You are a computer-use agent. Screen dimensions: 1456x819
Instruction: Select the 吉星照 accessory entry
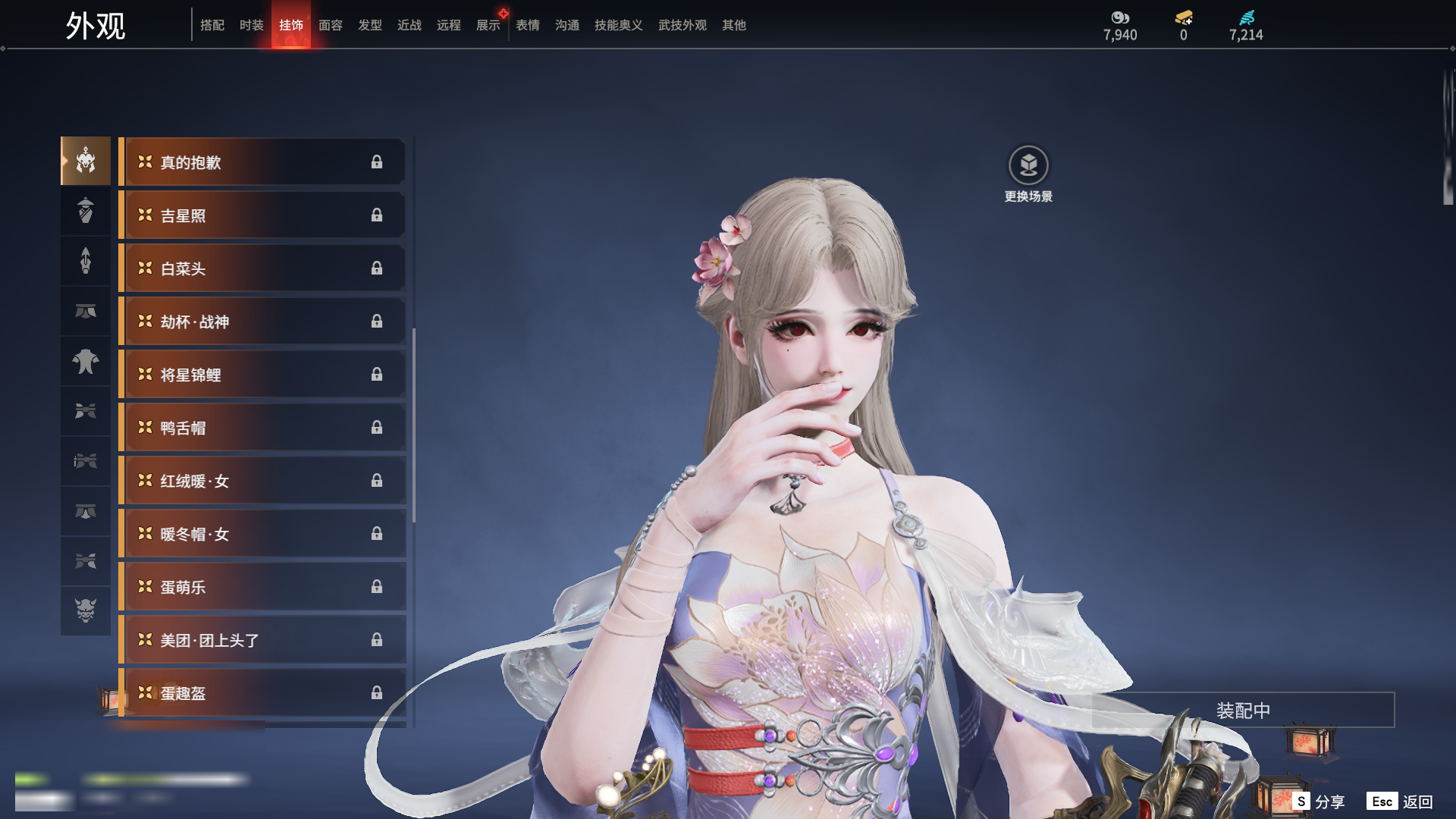[x=262, y=215]
